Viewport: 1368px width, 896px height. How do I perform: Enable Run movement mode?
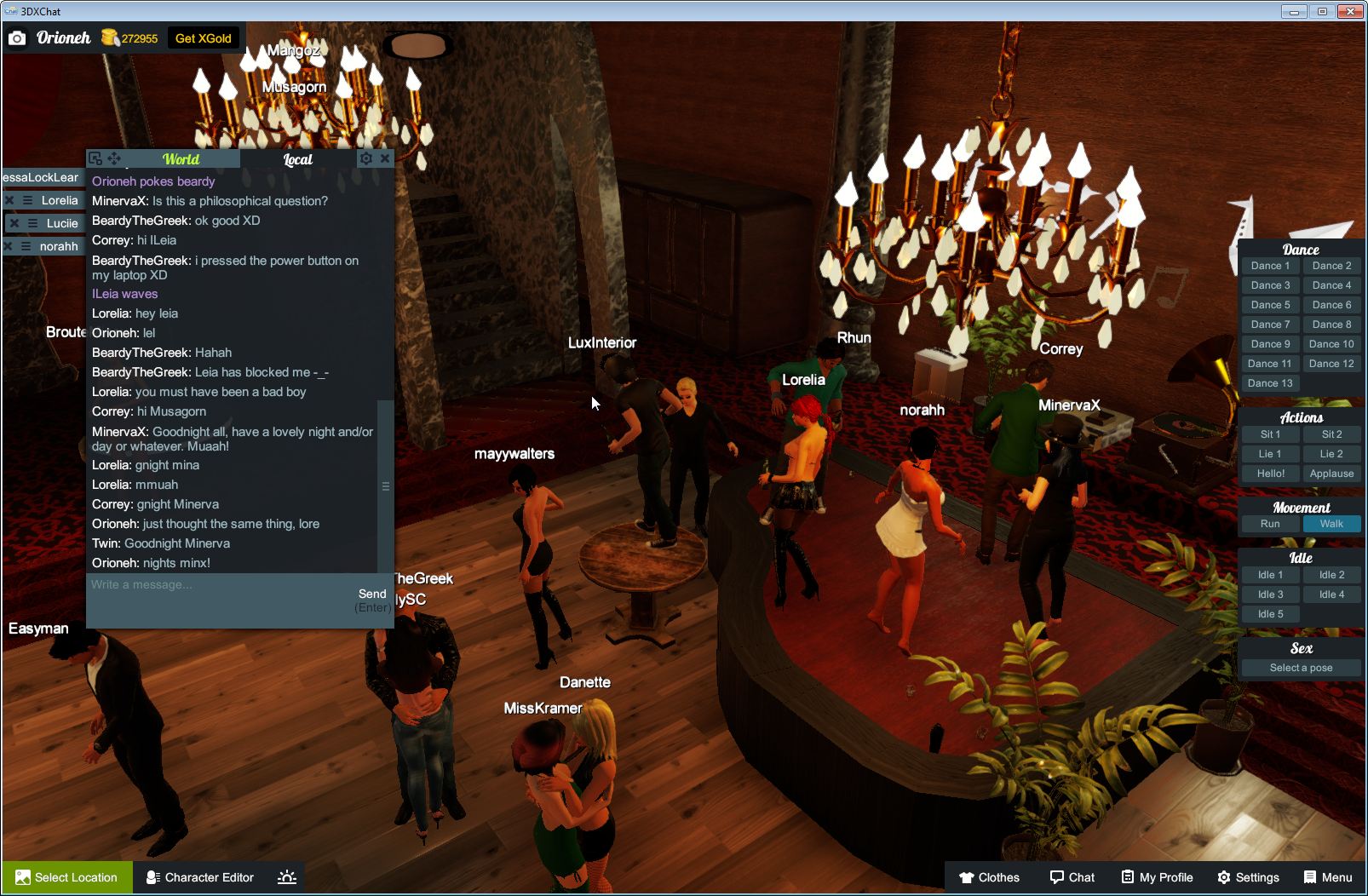pyautogui.click(x=1270, y=524)
